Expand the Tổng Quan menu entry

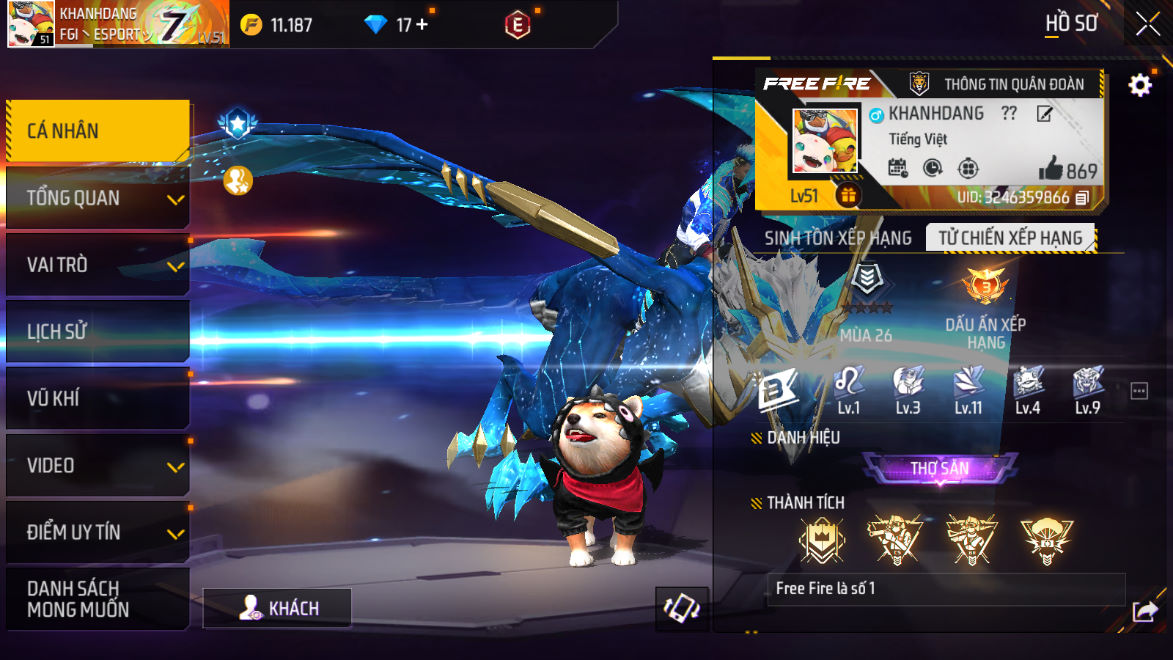(x=97, y=198)
